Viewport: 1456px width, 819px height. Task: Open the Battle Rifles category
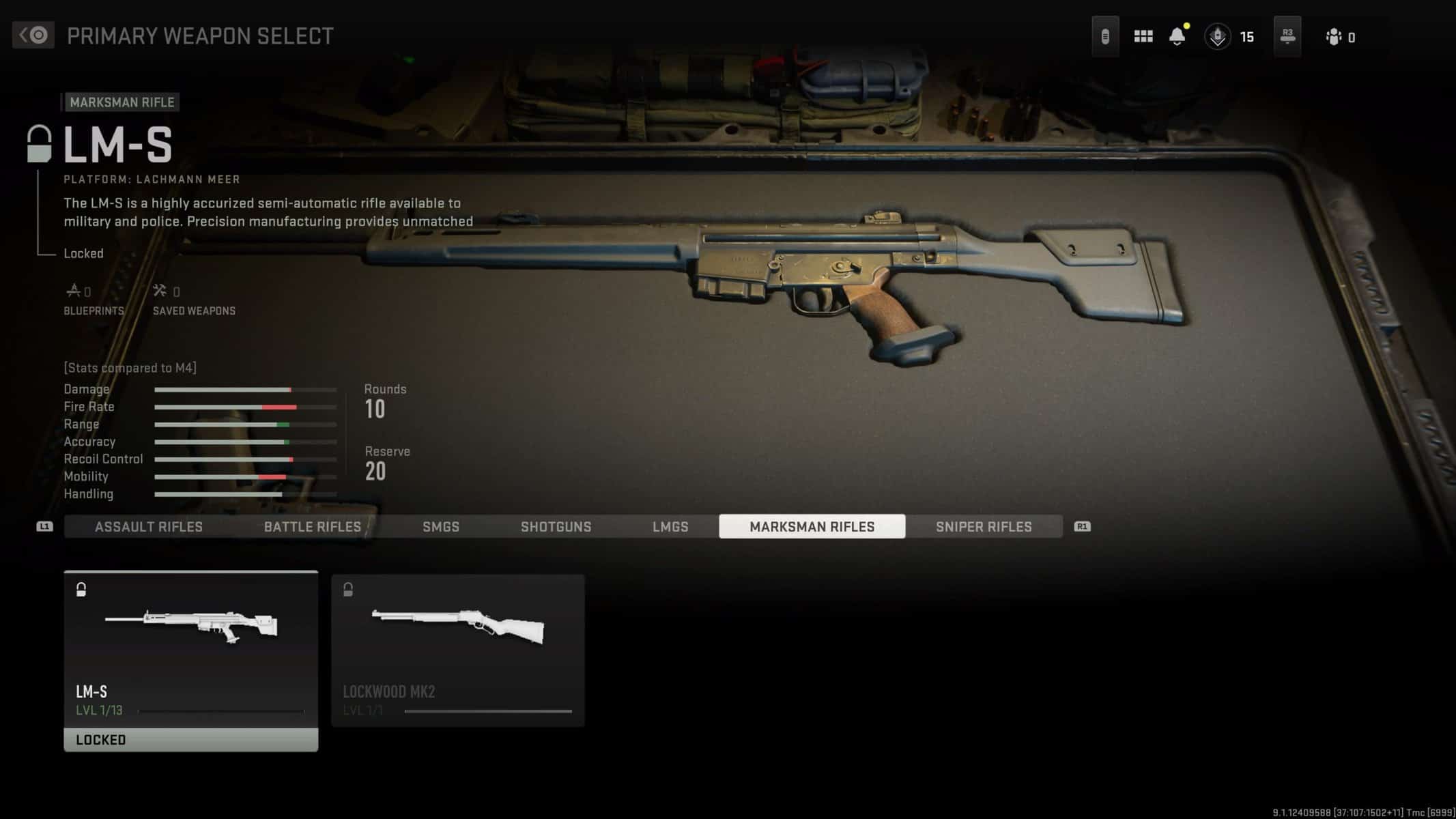[312, 526]
